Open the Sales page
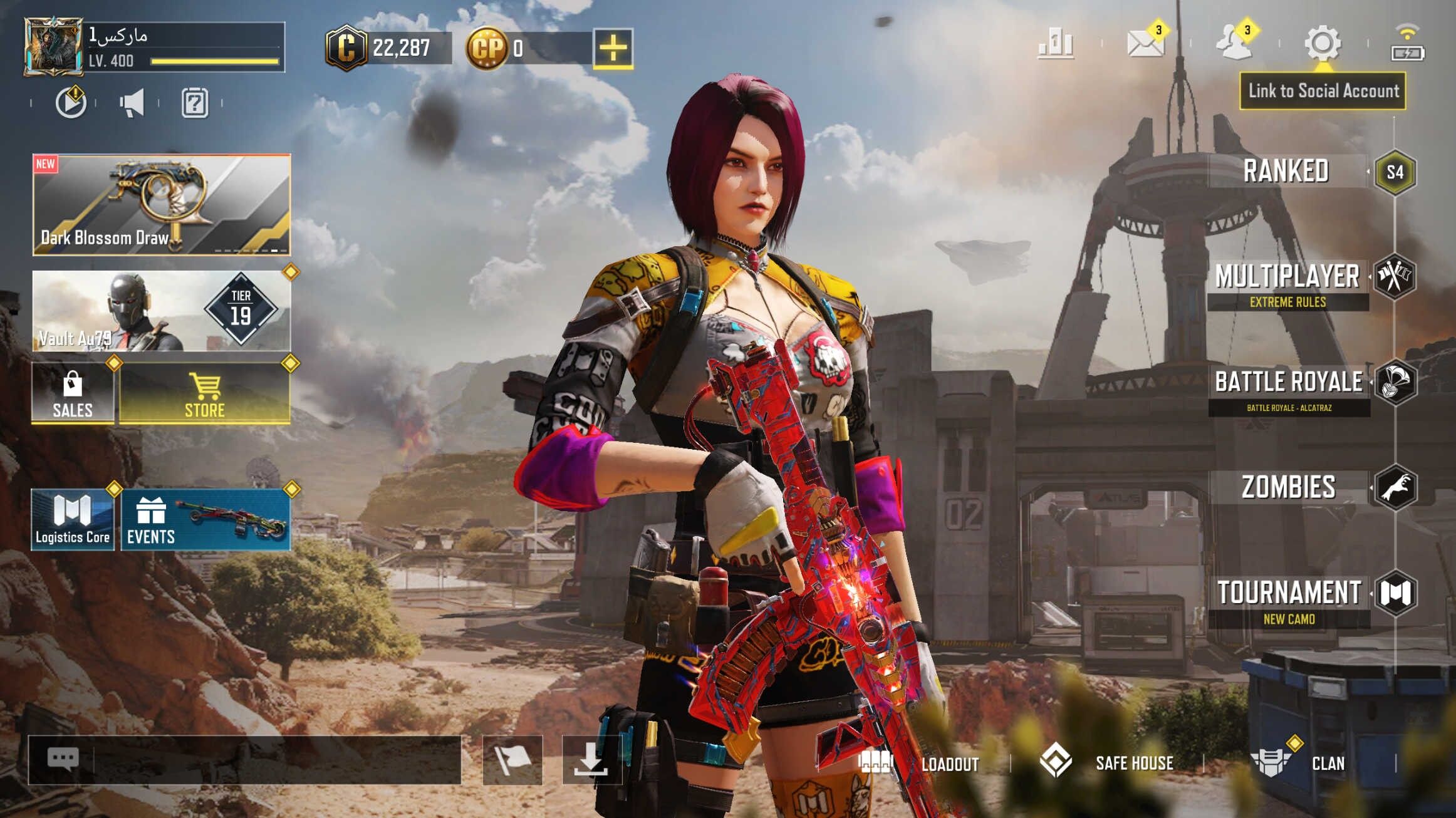 [x=73, y=394]
